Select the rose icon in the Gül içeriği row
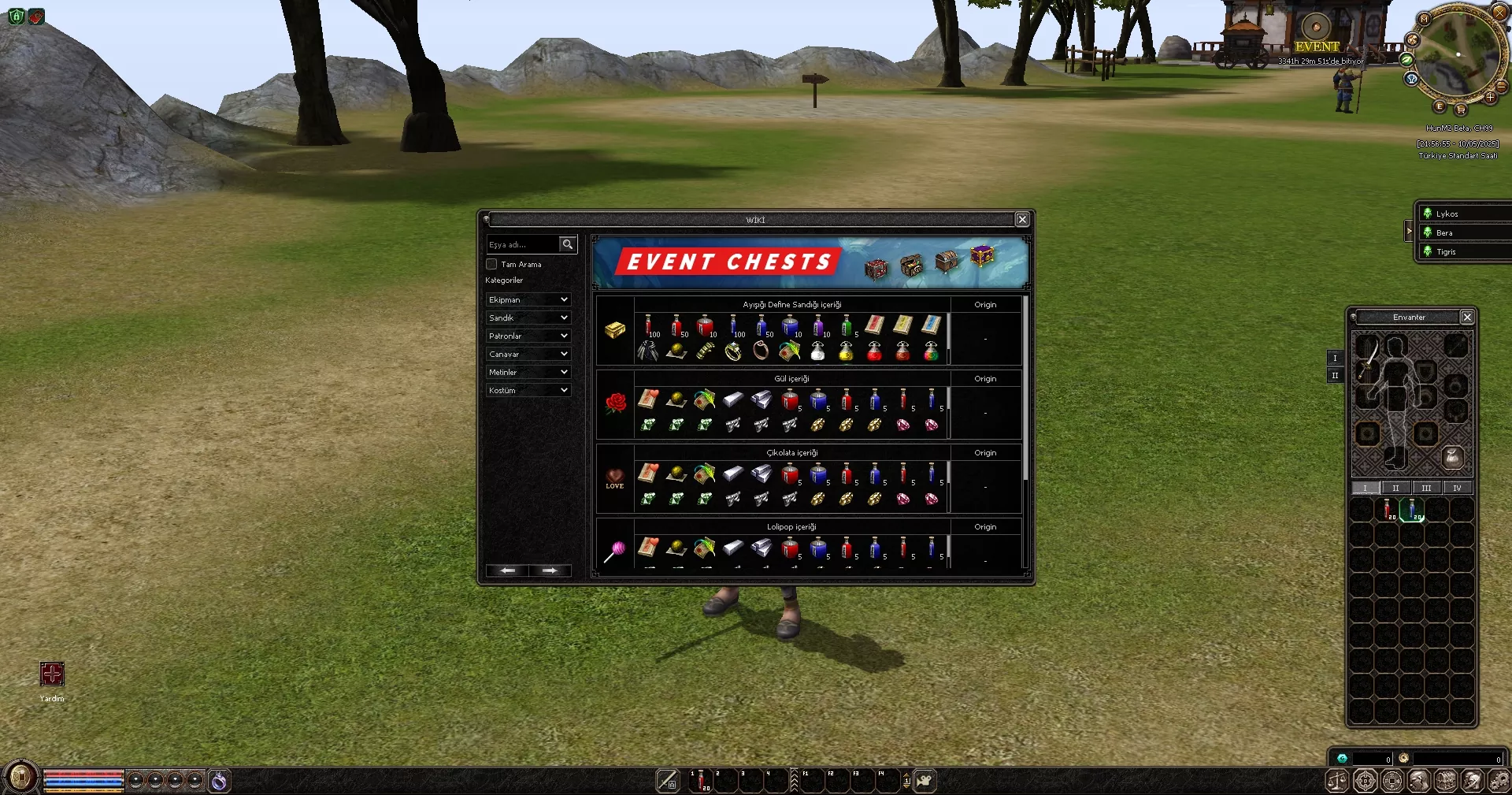The width and height of the screenshot is (1512, 795). pyautogui.click(x=615, y=404)
